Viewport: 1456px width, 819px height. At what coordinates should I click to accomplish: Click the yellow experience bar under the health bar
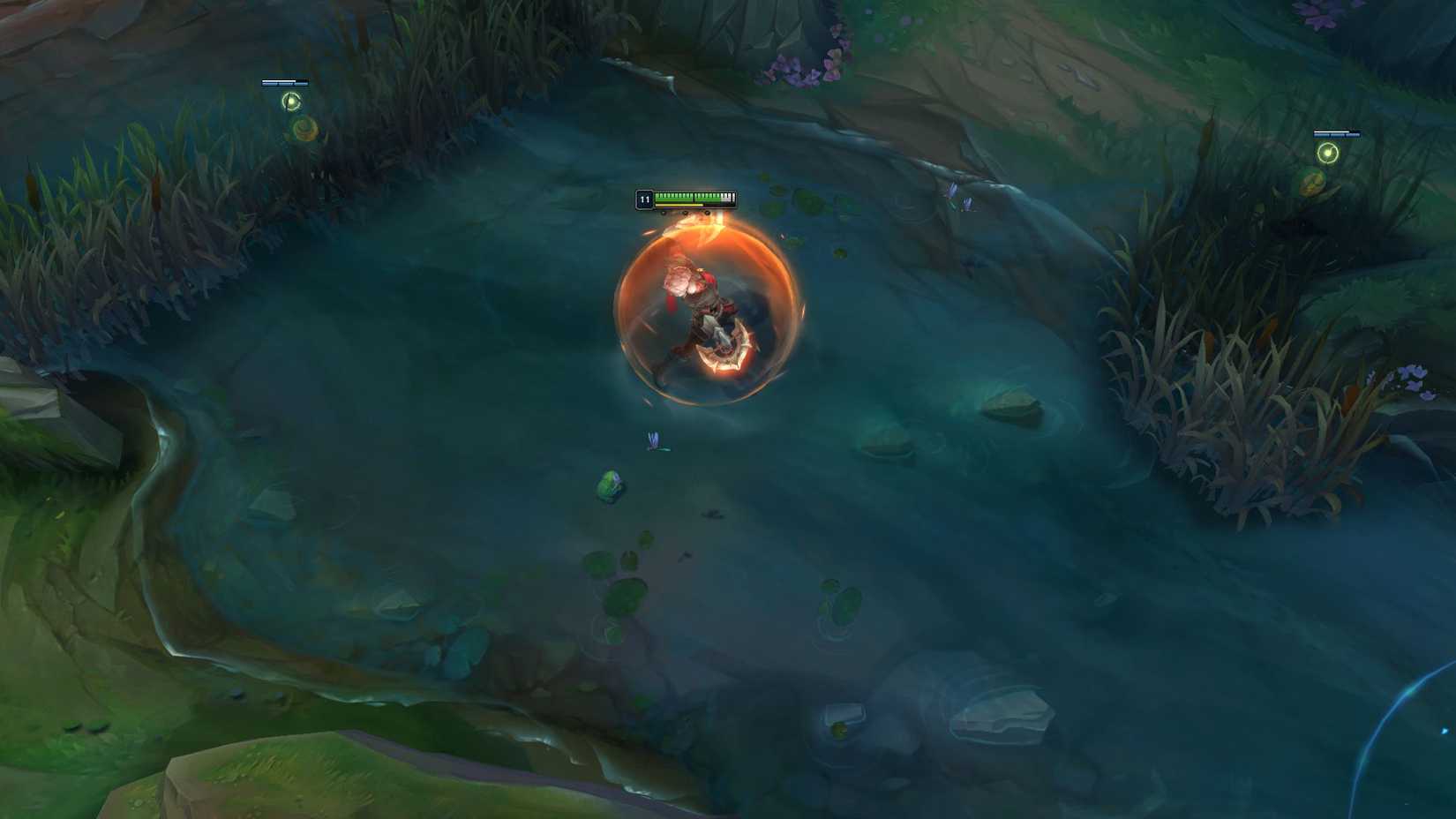point(679,206)
